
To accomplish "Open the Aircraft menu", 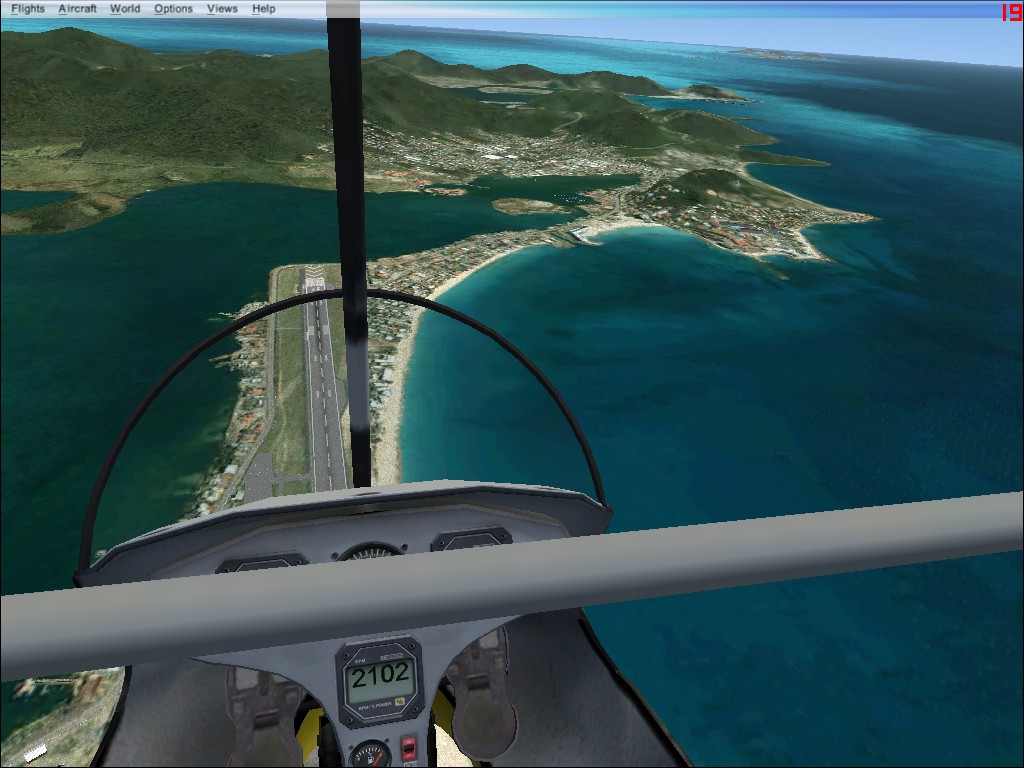I will pos(77,9).
